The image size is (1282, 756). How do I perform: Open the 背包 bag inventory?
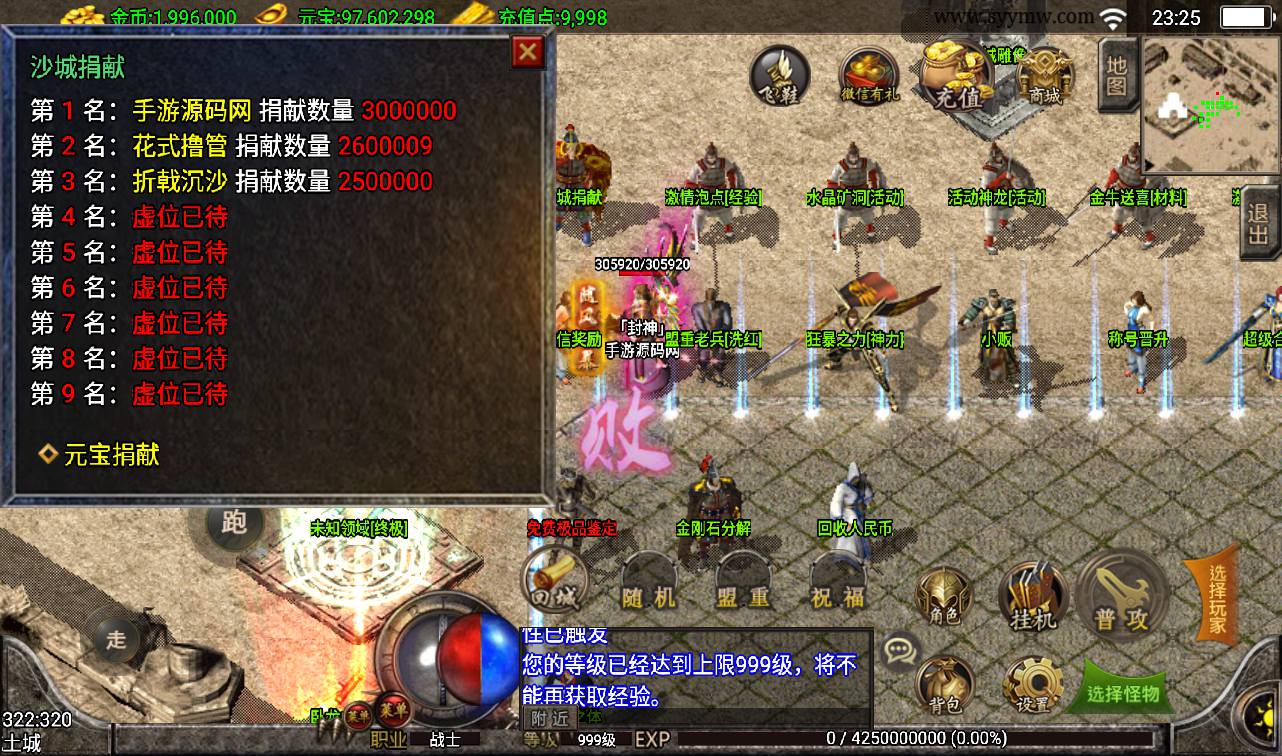(x=944, y=684)
